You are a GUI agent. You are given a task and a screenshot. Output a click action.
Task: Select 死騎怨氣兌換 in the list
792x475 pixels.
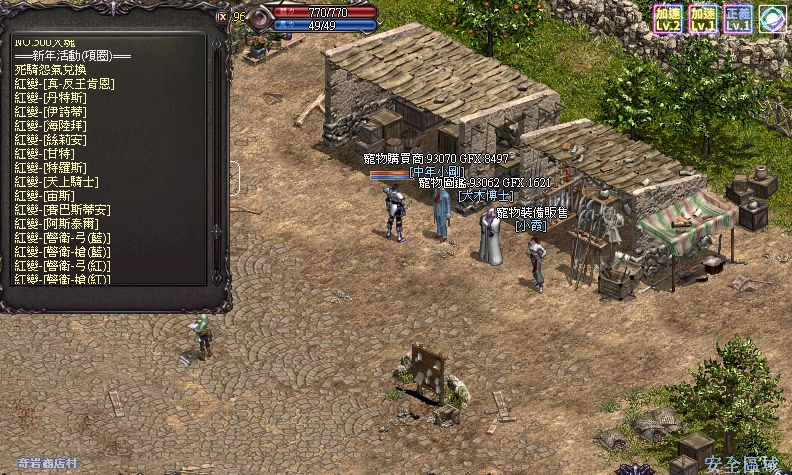pos(56,70)
